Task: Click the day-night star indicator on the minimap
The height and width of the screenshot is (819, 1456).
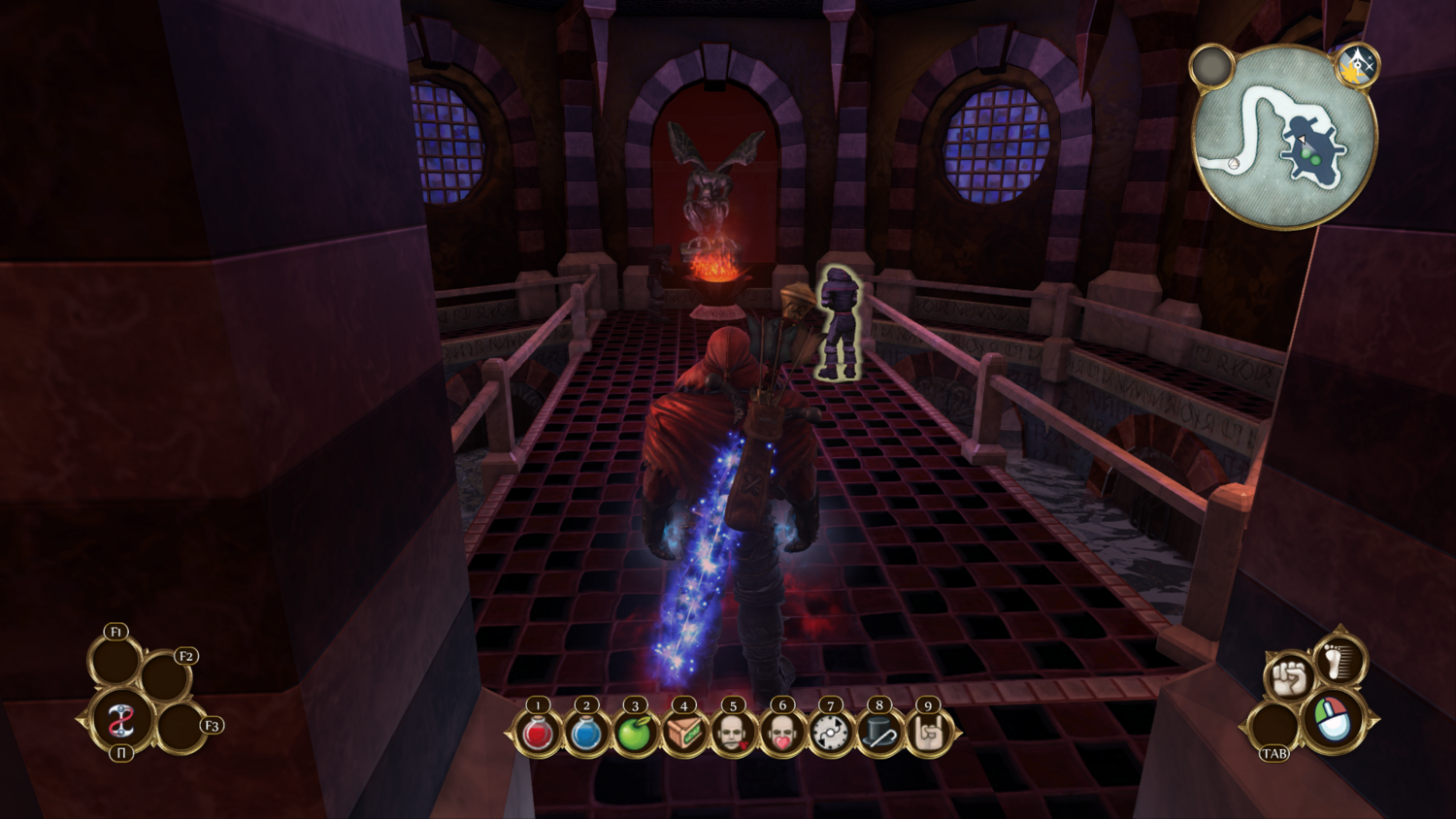Action: coord(1356,65)
